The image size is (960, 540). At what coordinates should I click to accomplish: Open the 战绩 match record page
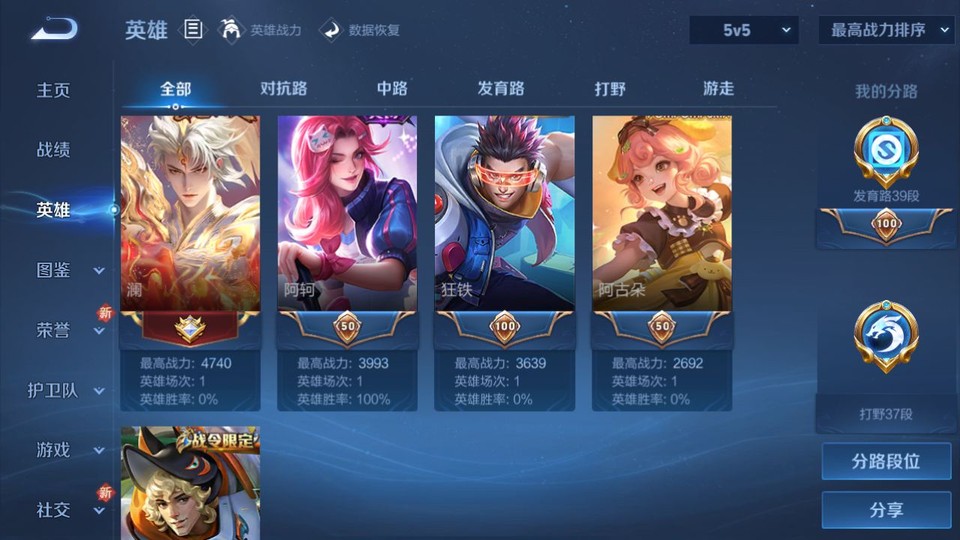tap(54, 150)
